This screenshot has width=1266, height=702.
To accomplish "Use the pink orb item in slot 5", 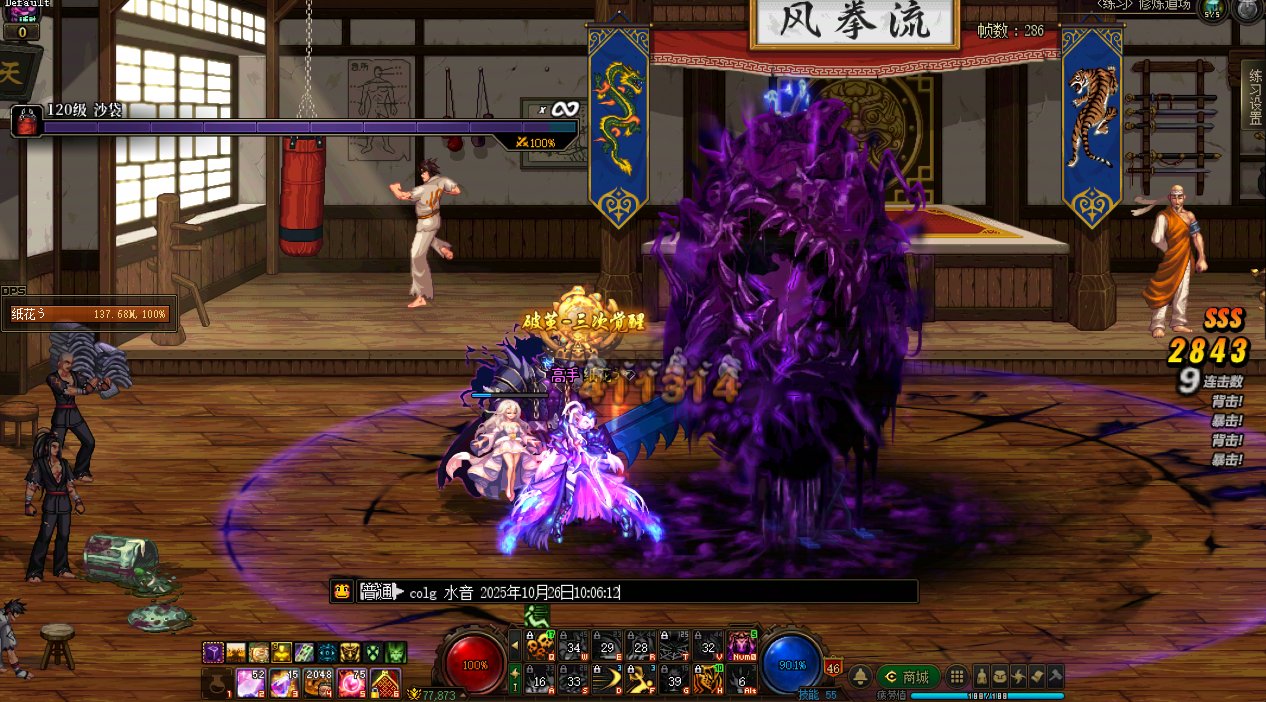I will tap(352, 683).
